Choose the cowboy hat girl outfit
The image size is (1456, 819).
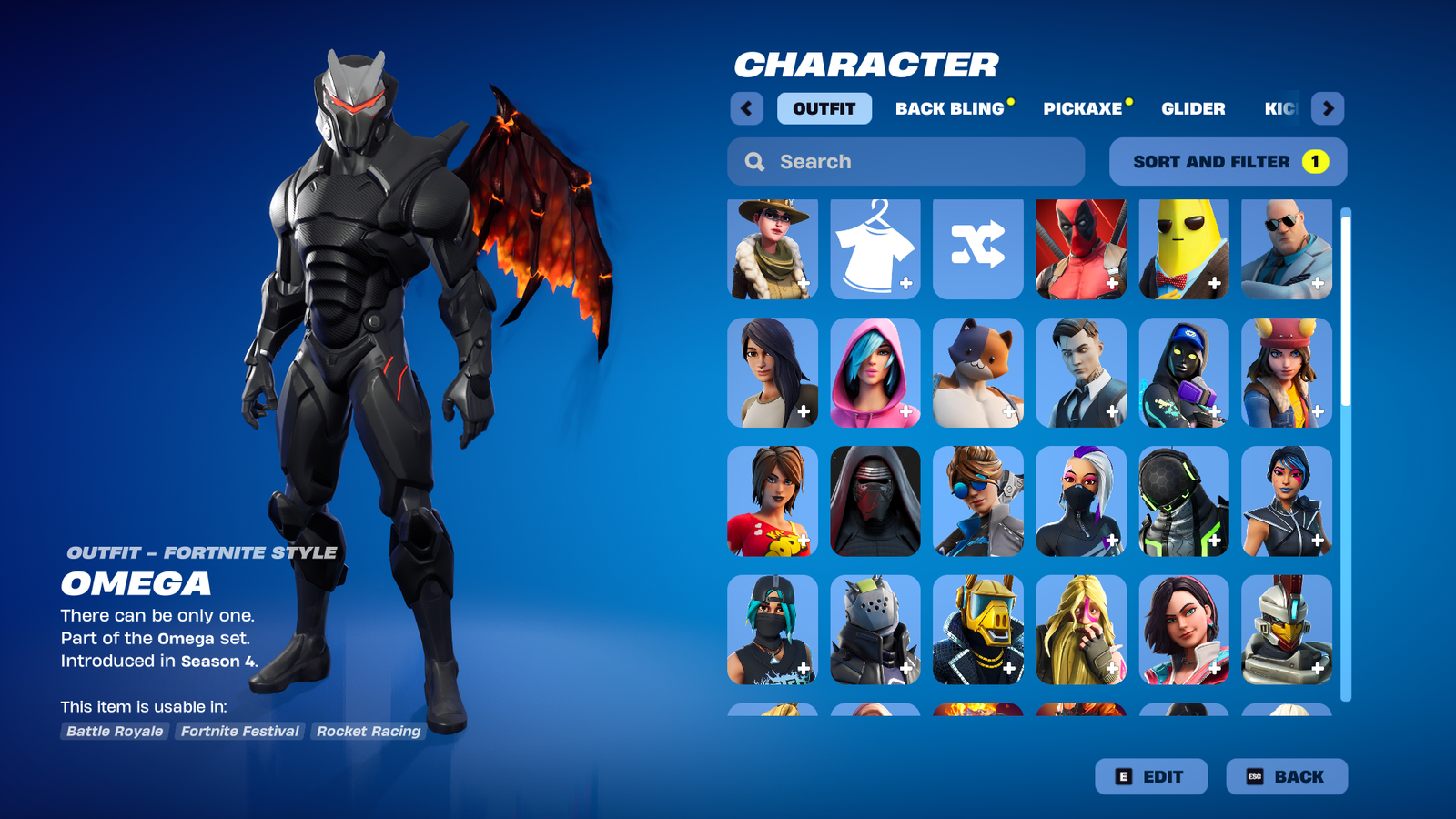(773, 249)
